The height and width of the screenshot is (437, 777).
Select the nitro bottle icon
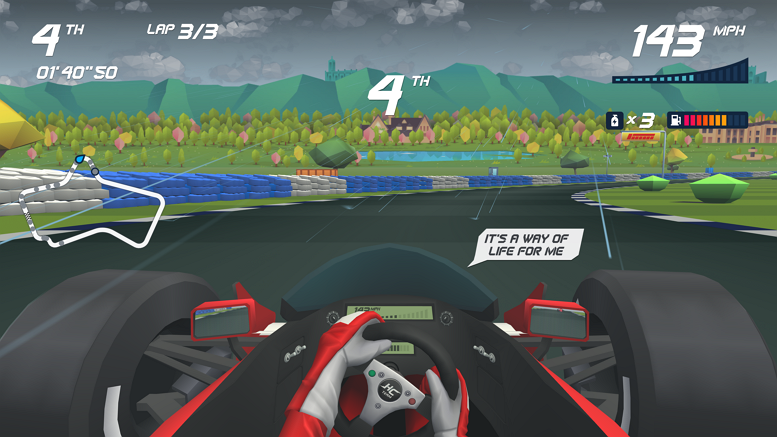(x=614, y=121)
